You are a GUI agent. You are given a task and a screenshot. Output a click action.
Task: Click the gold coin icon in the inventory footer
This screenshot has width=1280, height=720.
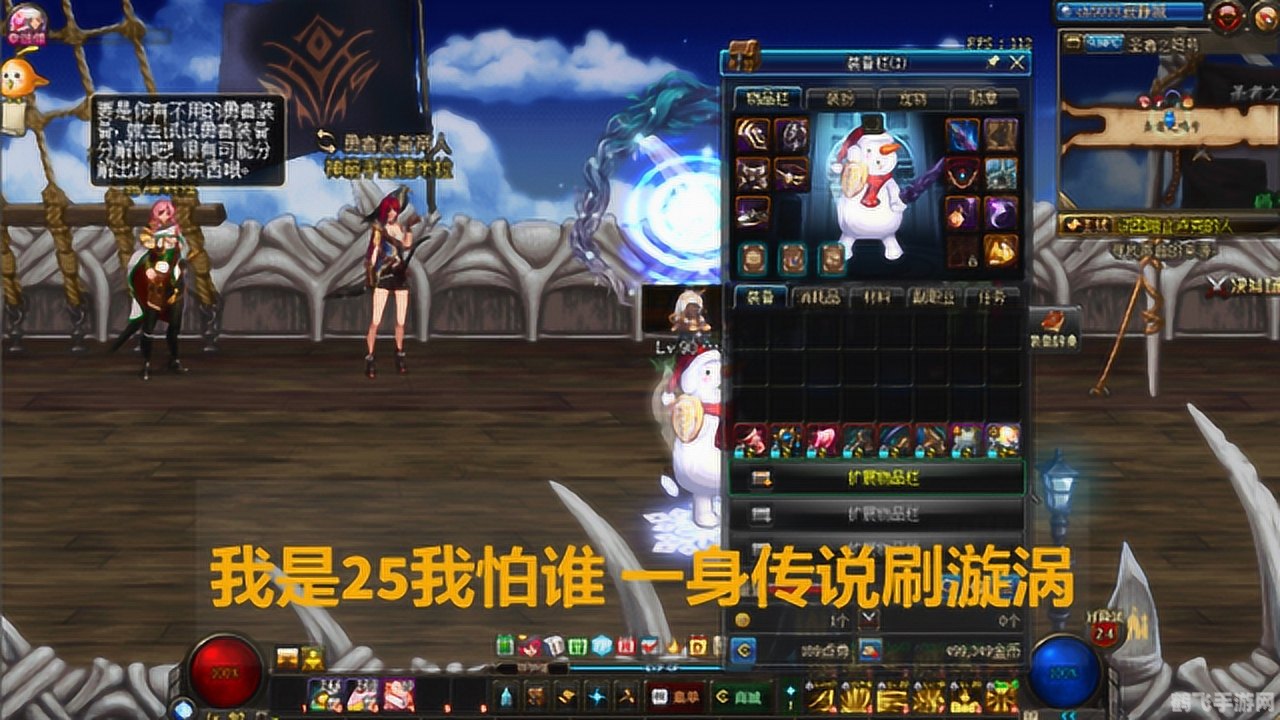click(870, 650)
